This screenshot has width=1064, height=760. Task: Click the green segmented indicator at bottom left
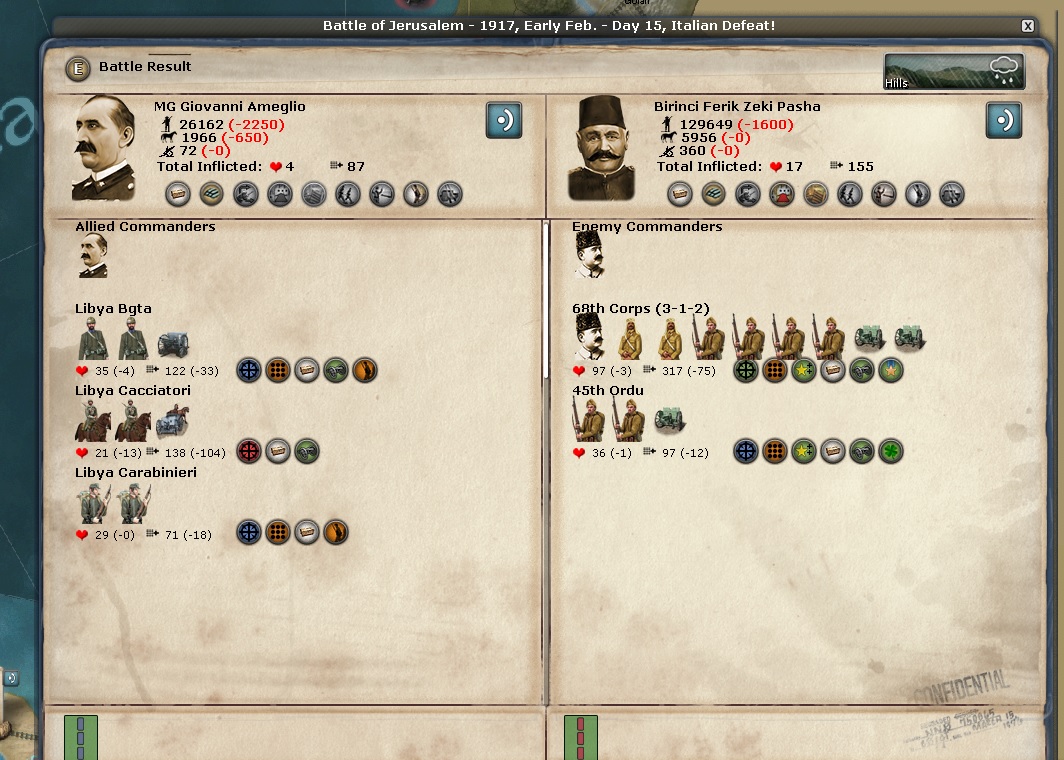[80, 737]
